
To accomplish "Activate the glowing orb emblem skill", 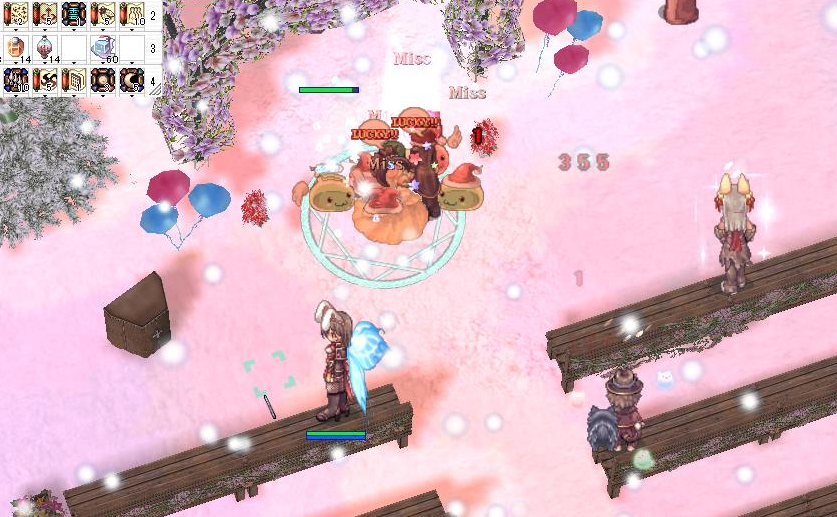I will coord(104,80).
